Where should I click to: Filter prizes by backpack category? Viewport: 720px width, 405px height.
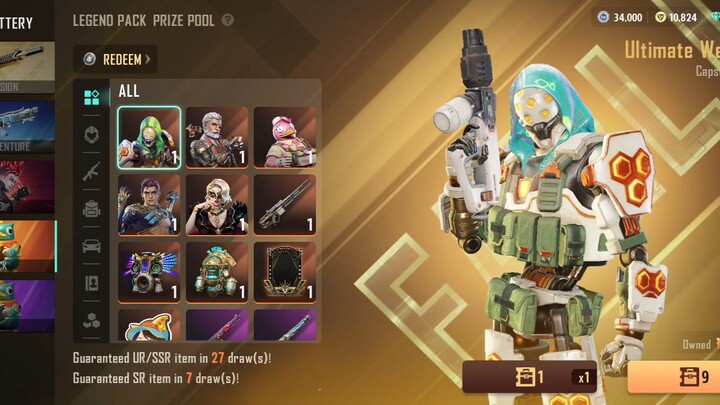pos(91,208)
